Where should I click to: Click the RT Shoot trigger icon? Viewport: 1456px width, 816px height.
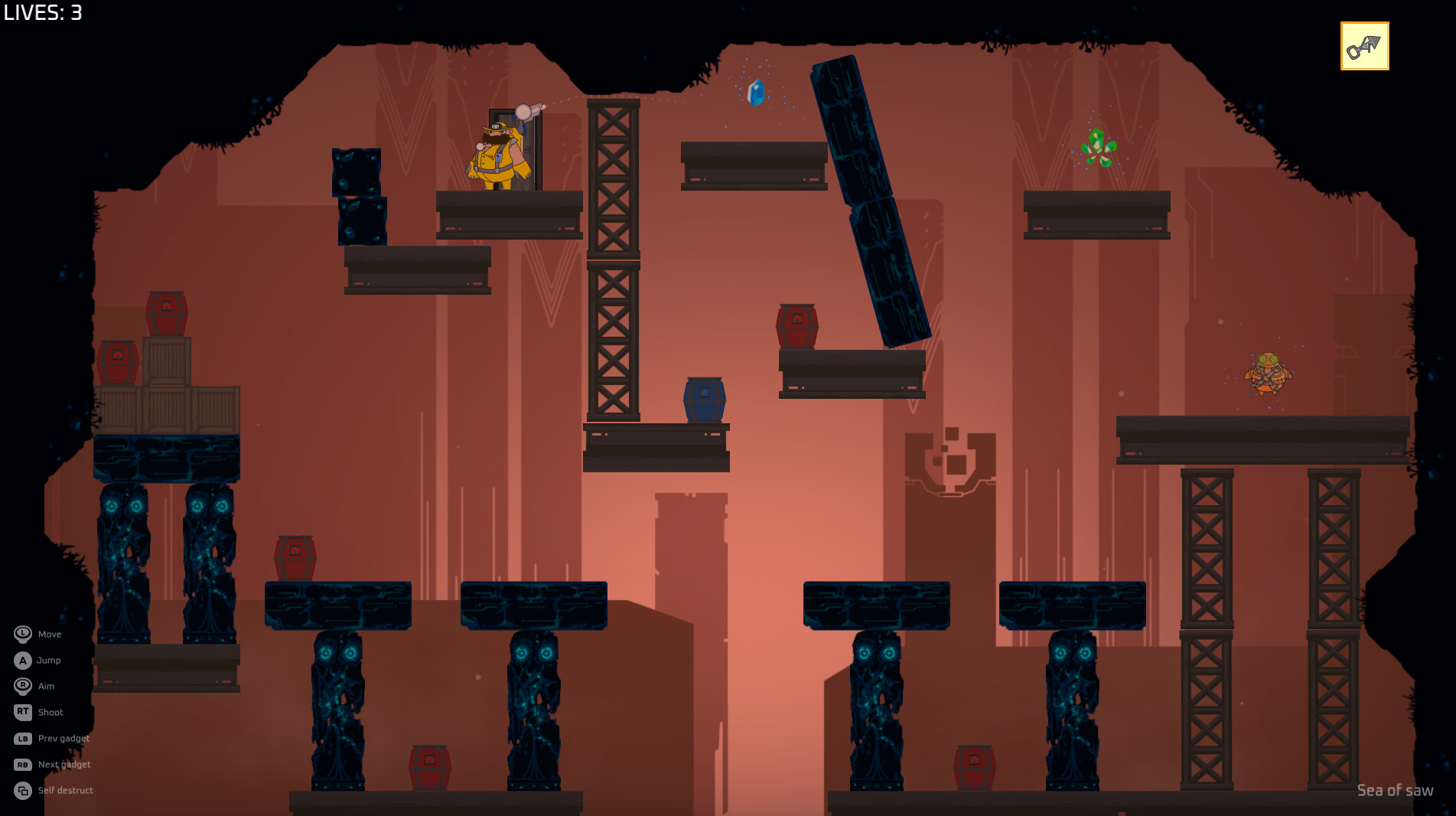click(24, 712)
